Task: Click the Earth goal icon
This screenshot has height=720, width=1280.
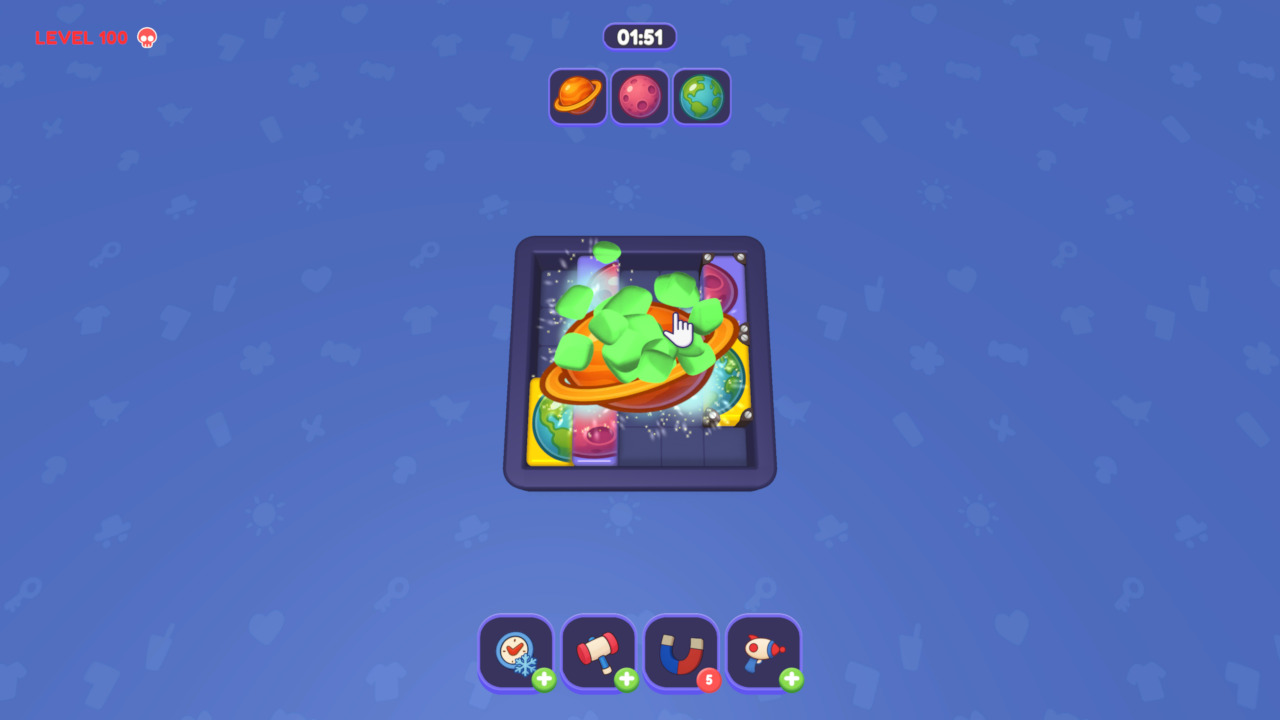Action: coord(701,96)
